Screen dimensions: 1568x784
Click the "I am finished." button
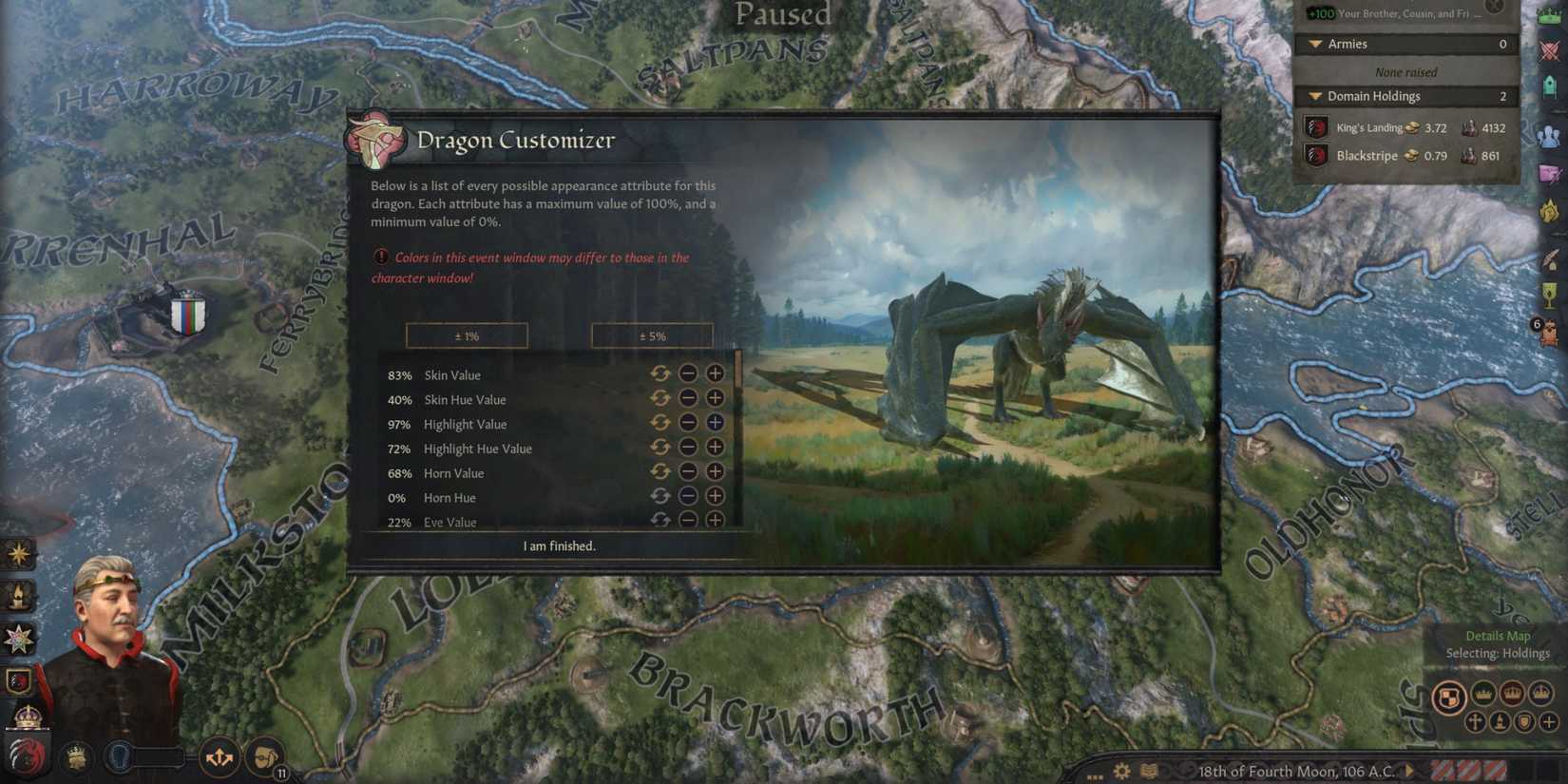click(559, 545)
